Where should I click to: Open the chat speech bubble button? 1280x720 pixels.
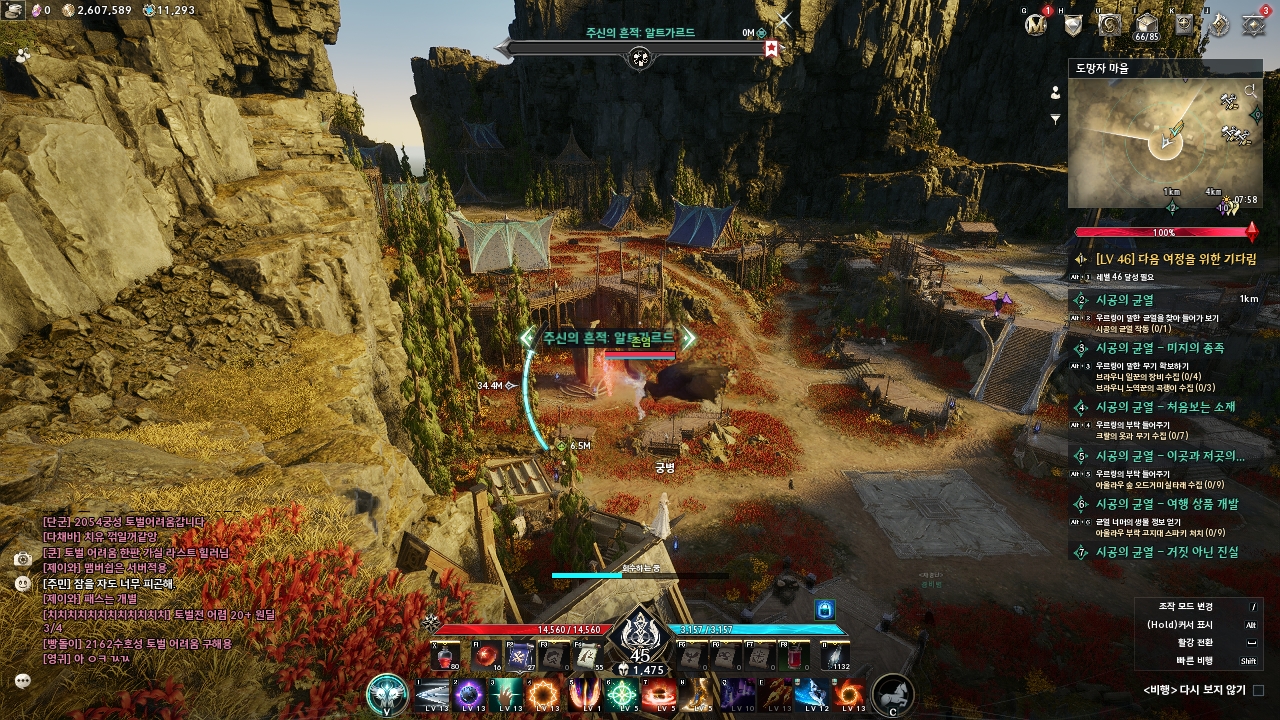[x=23, y=680]
